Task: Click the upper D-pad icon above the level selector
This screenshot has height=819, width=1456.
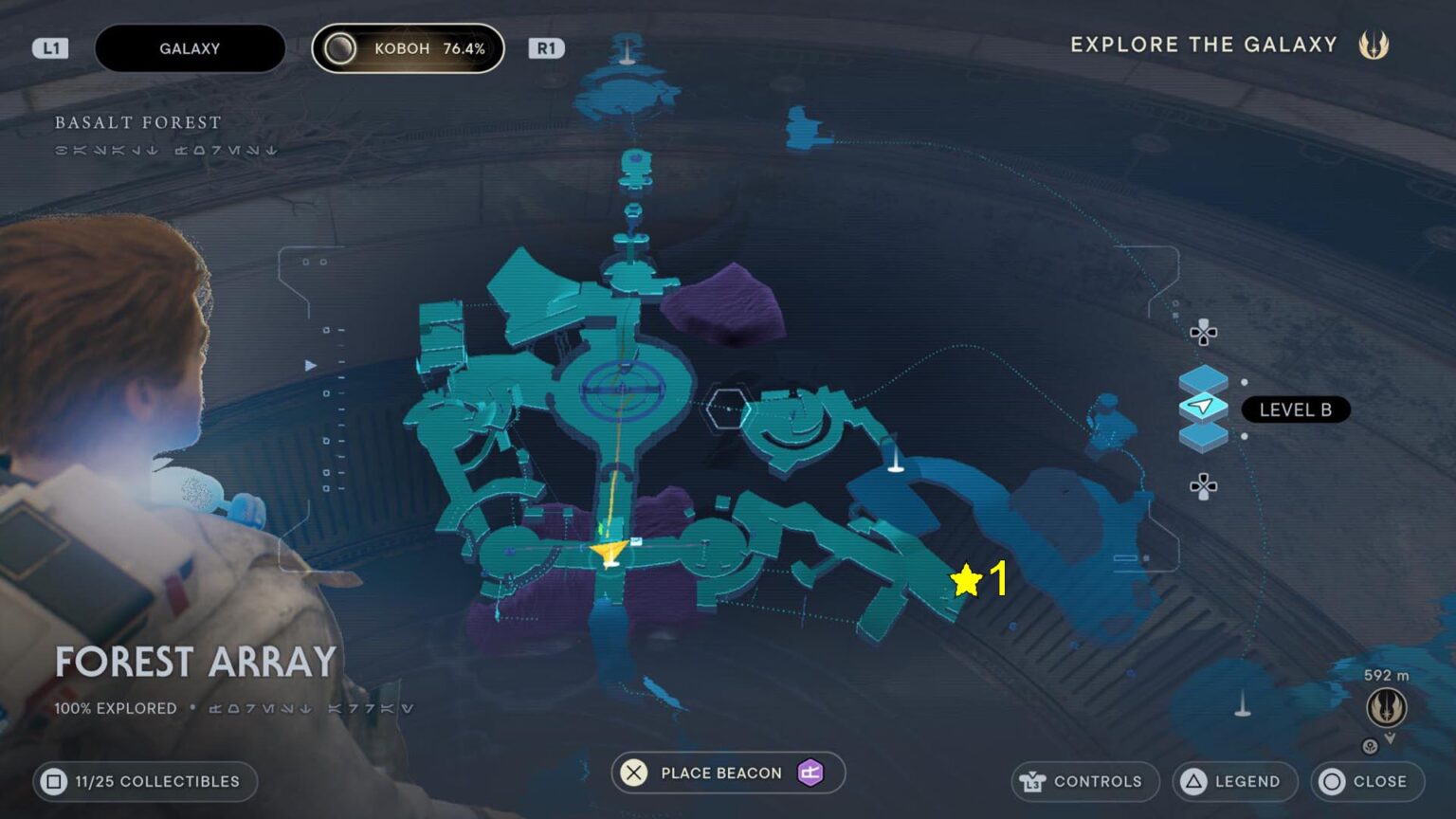Action: click(1203, 334)
